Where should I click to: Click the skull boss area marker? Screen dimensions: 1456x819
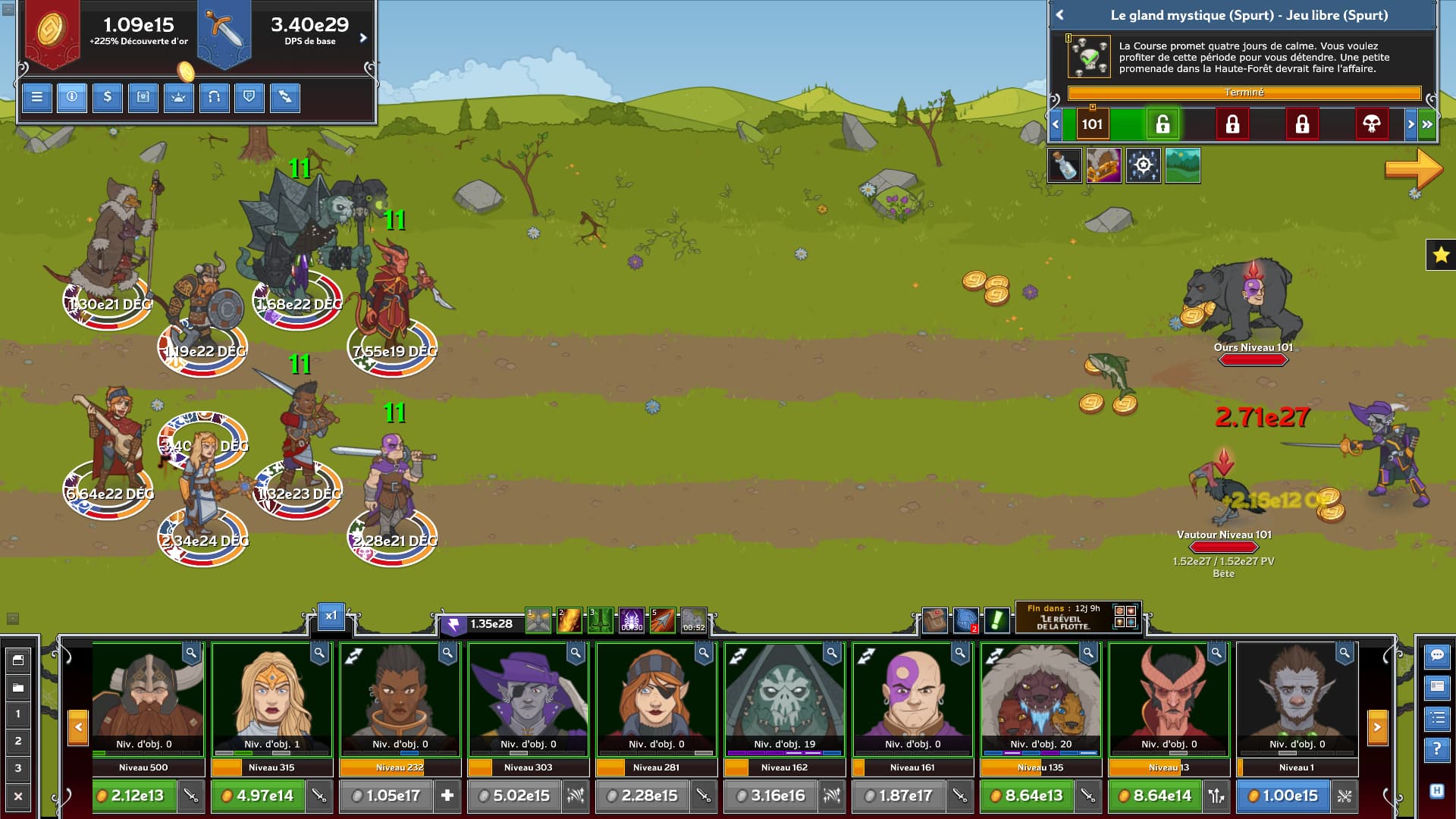click(1371, 124)
